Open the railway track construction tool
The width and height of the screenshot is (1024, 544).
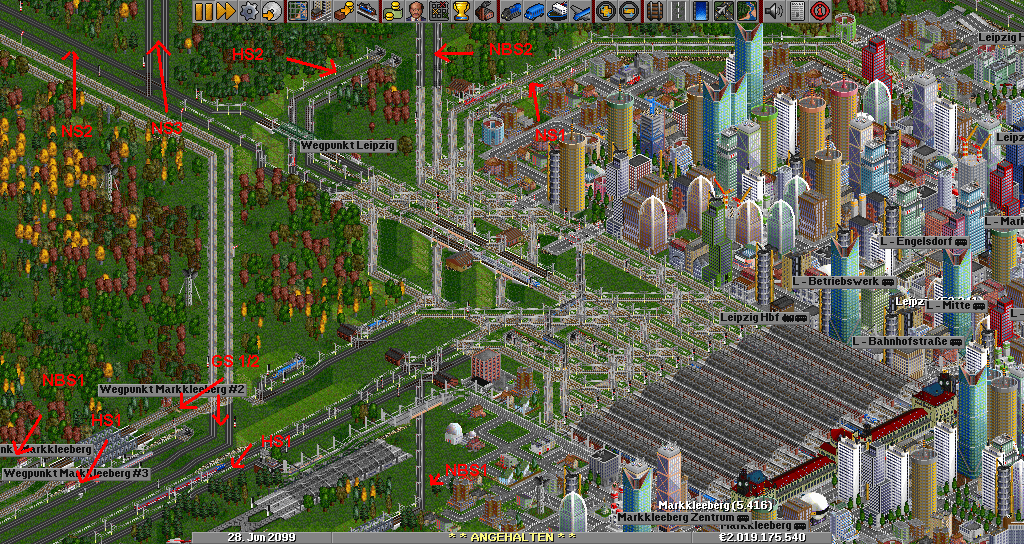655,11
